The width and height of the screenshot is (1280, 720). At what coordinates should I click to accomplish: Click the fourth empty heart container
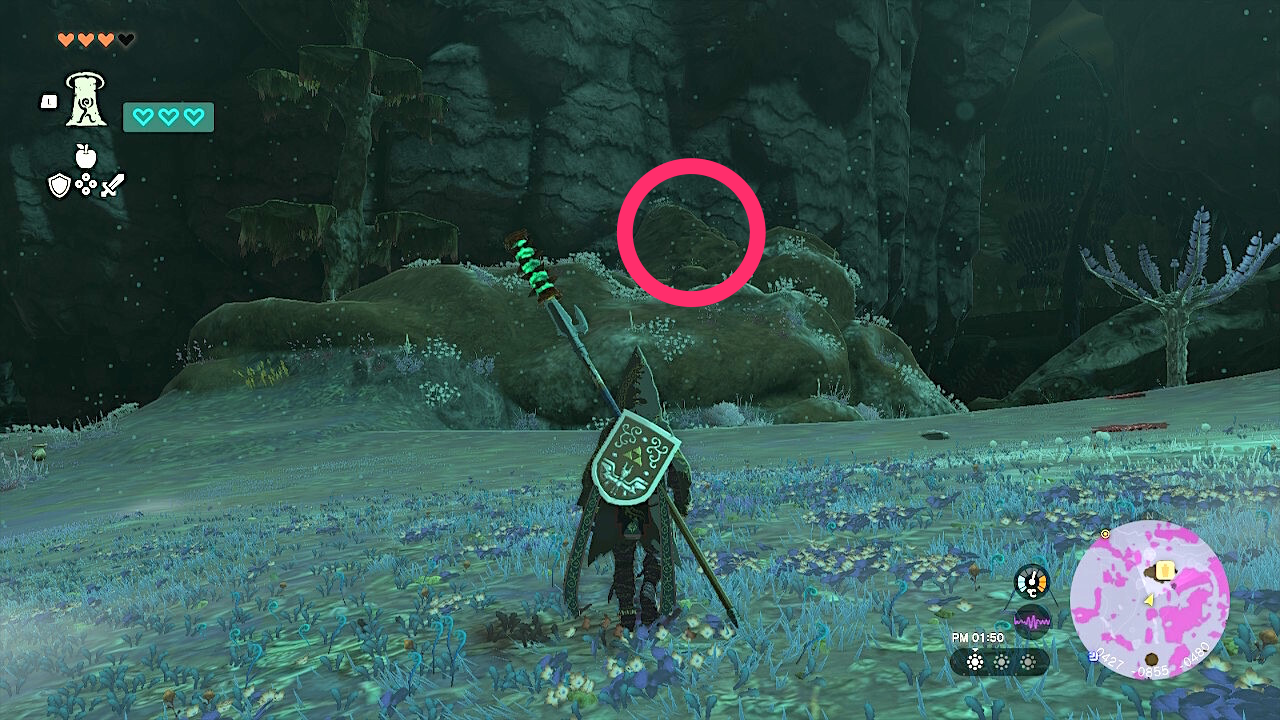(125, 39)
